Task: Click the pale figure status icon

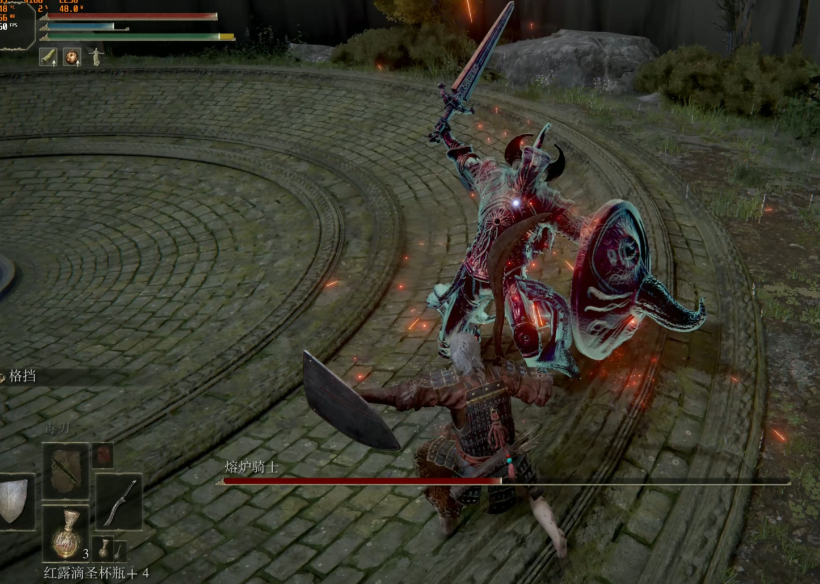Action: (96, 57)
